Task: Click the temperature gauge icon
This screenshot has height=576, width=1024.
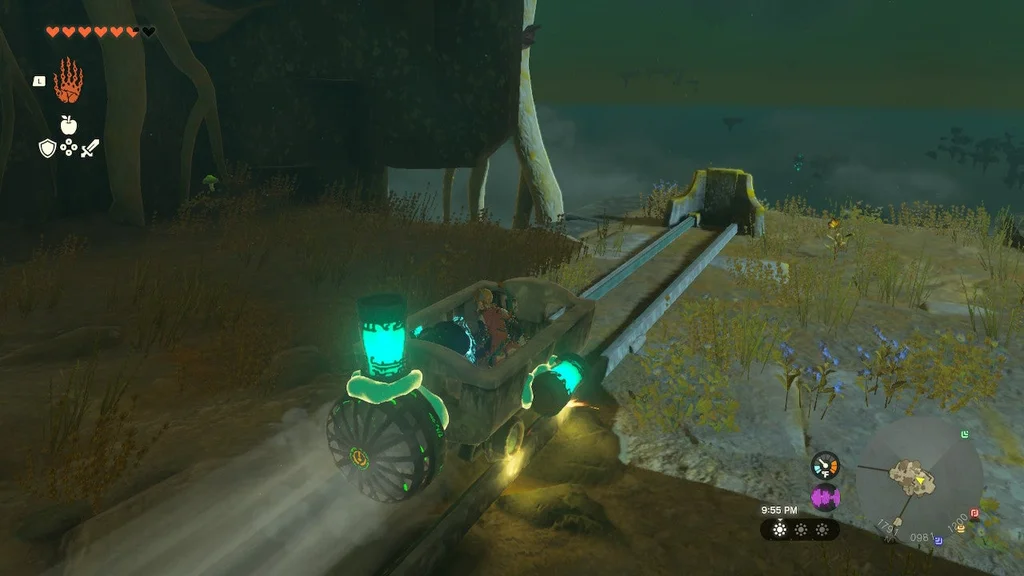Action: click(825, 464)
